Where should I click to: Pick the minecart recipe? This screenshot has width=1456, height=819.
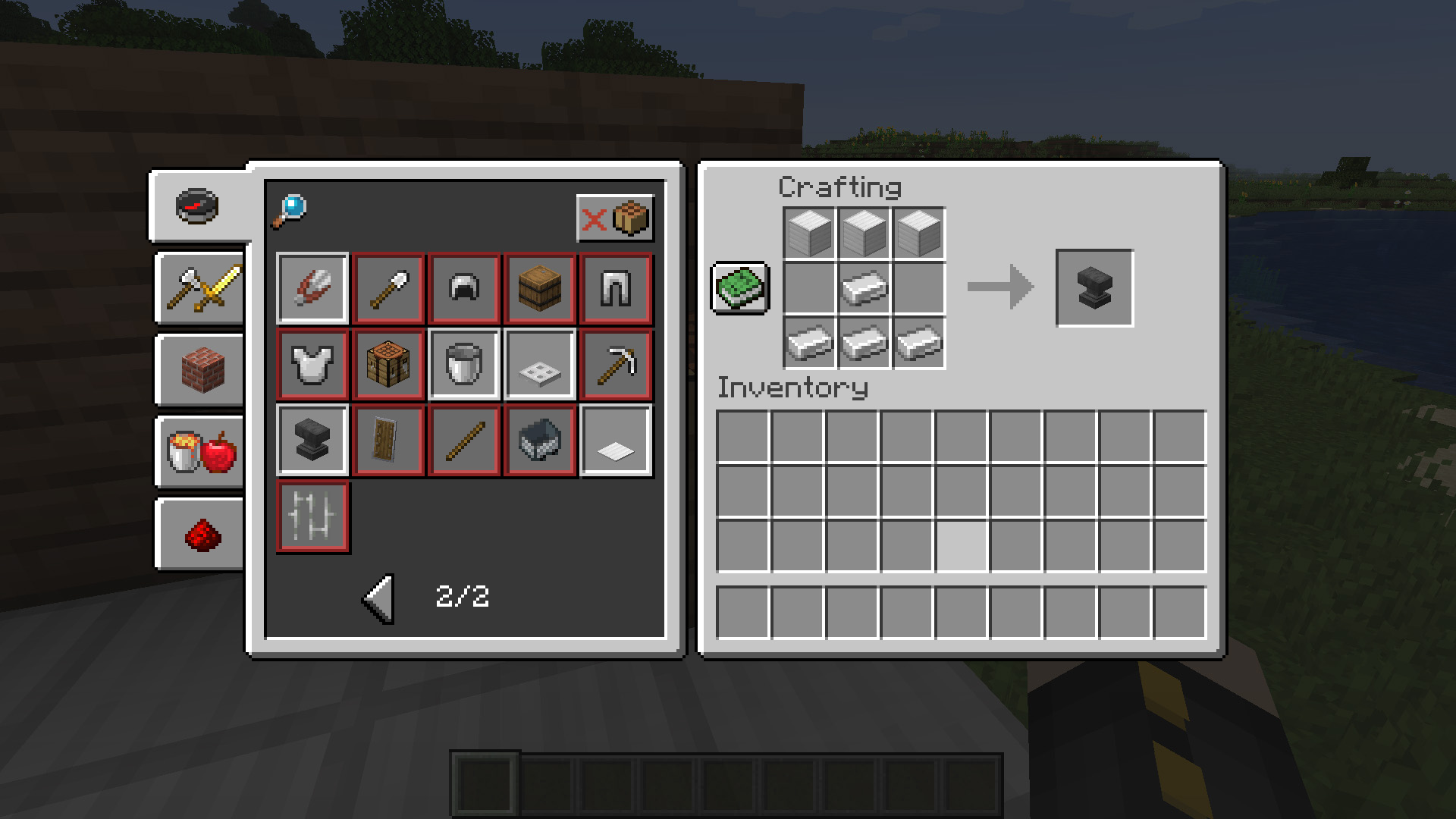pos(540,440)
